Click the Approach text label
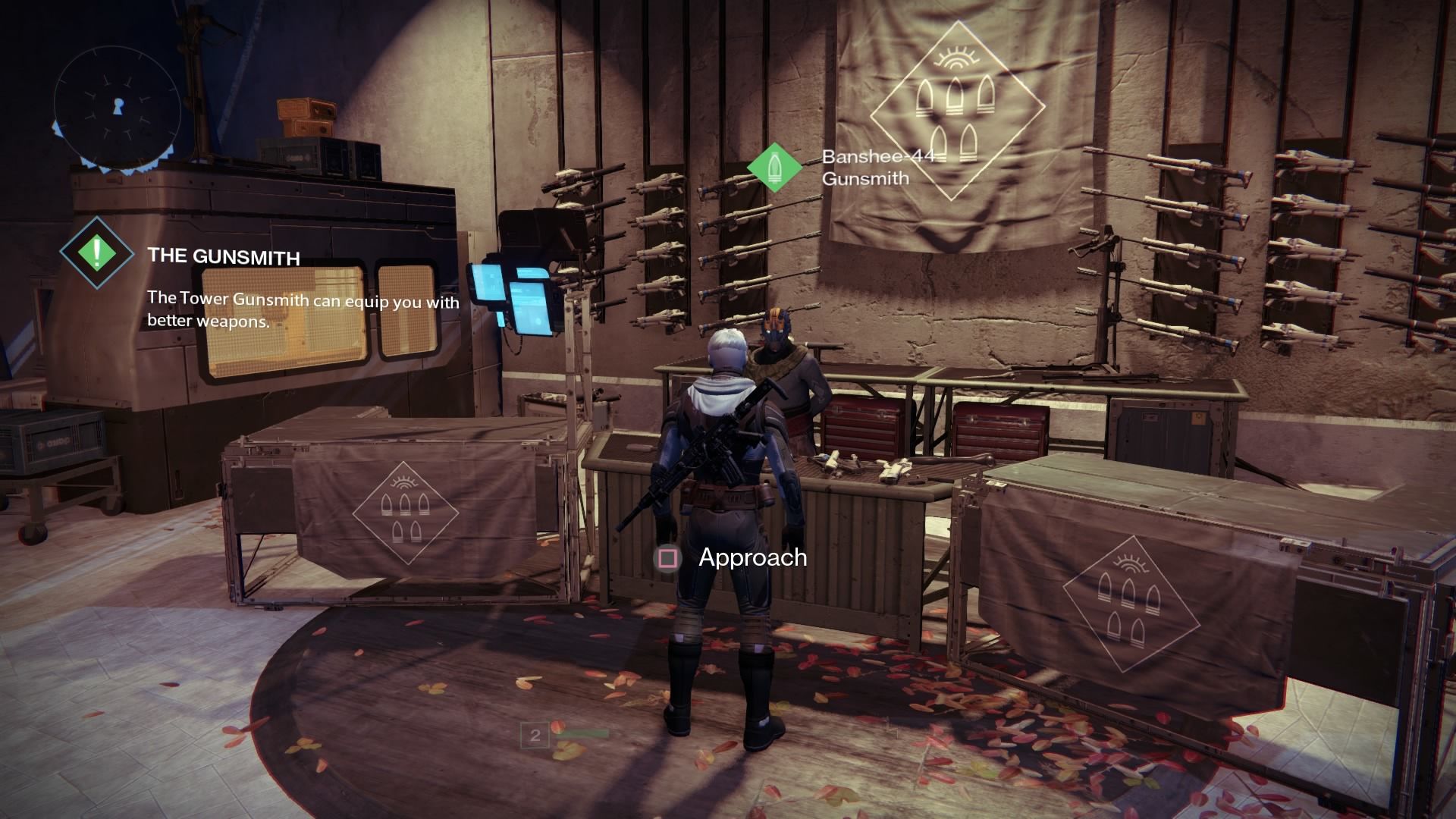The width and height of the screenshot is (1456, 819). point(750,560)
